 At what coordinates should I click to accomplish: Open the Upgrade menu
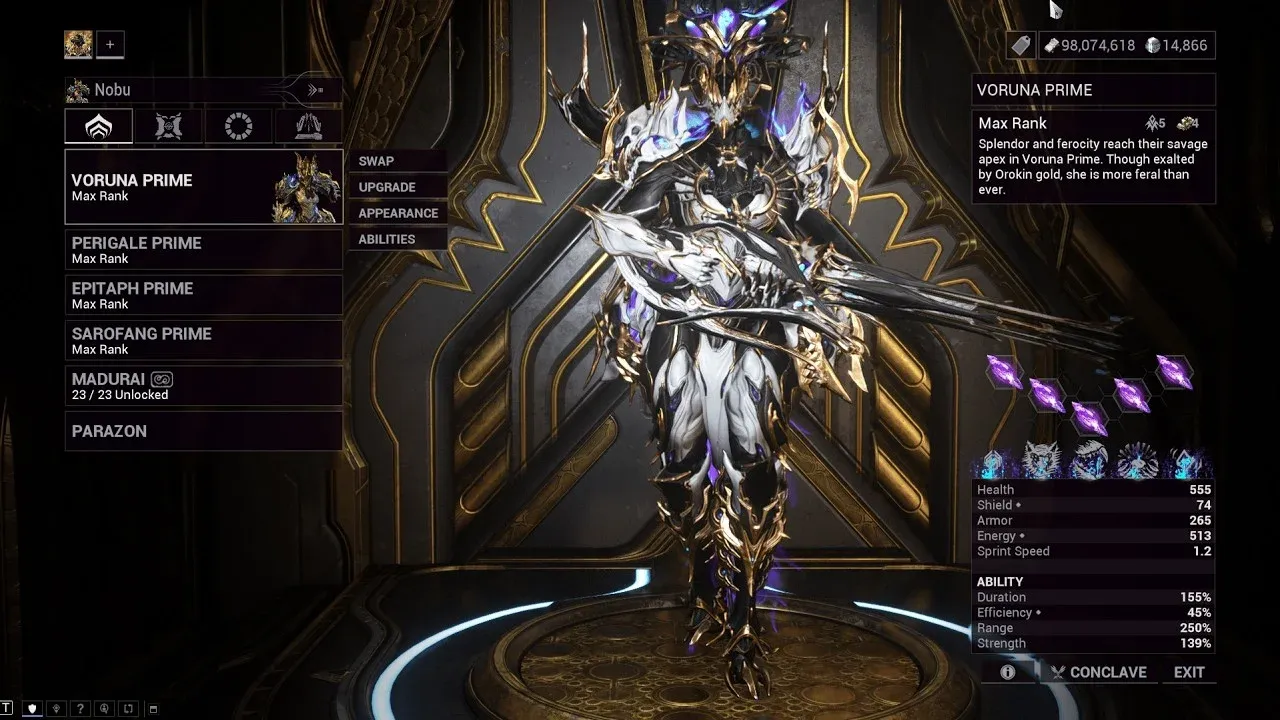tap(387, 187)
